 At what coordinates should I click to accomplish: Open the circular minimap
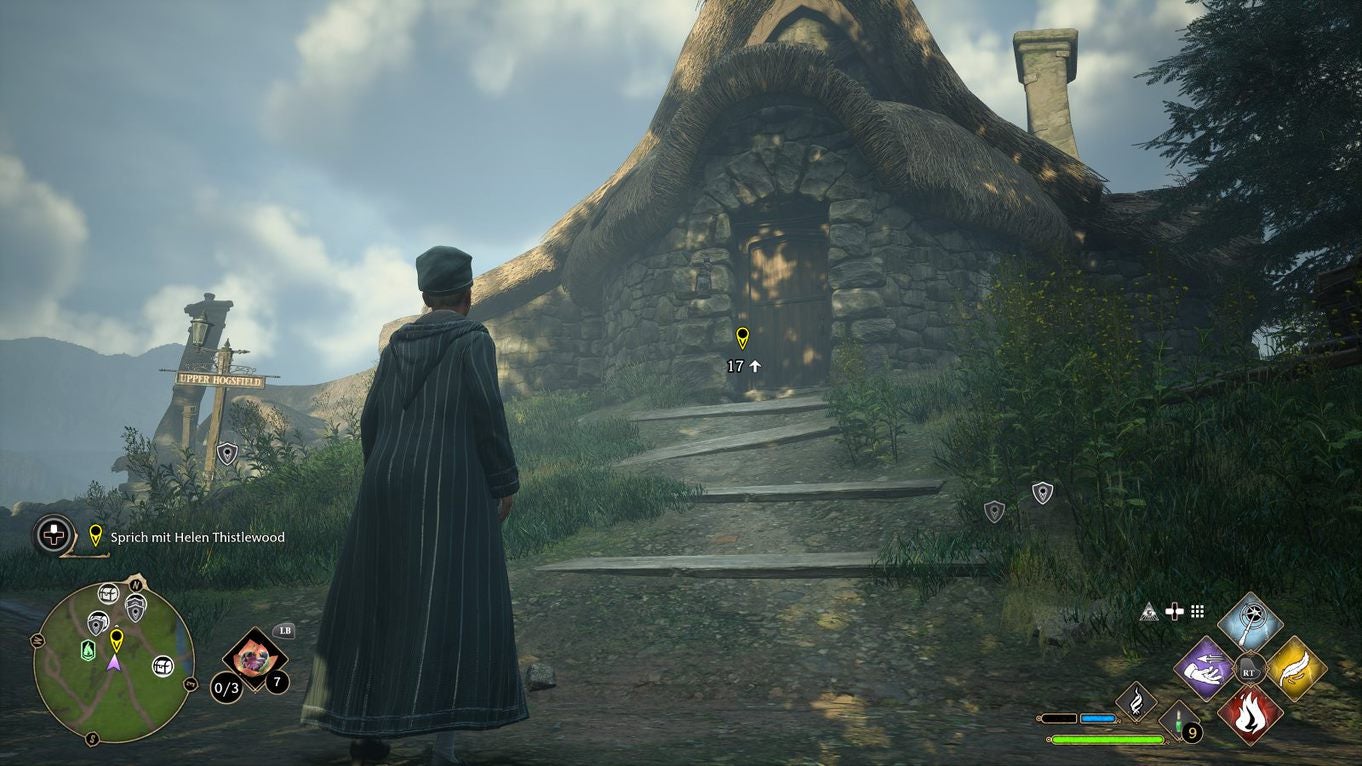113,662
